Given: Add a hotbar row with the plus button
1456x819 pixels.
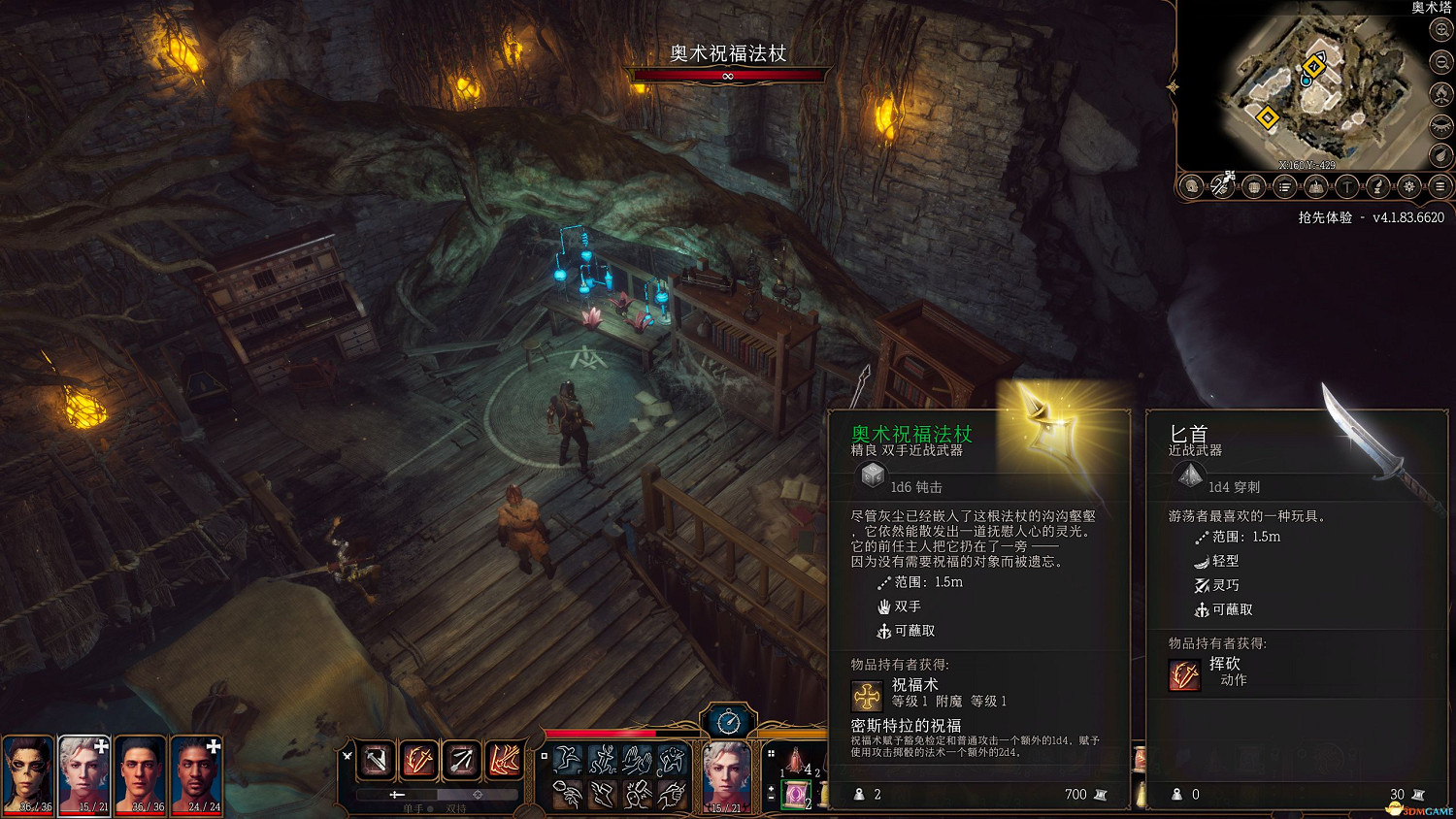Looking at the screenshot, I should point(770,788).
